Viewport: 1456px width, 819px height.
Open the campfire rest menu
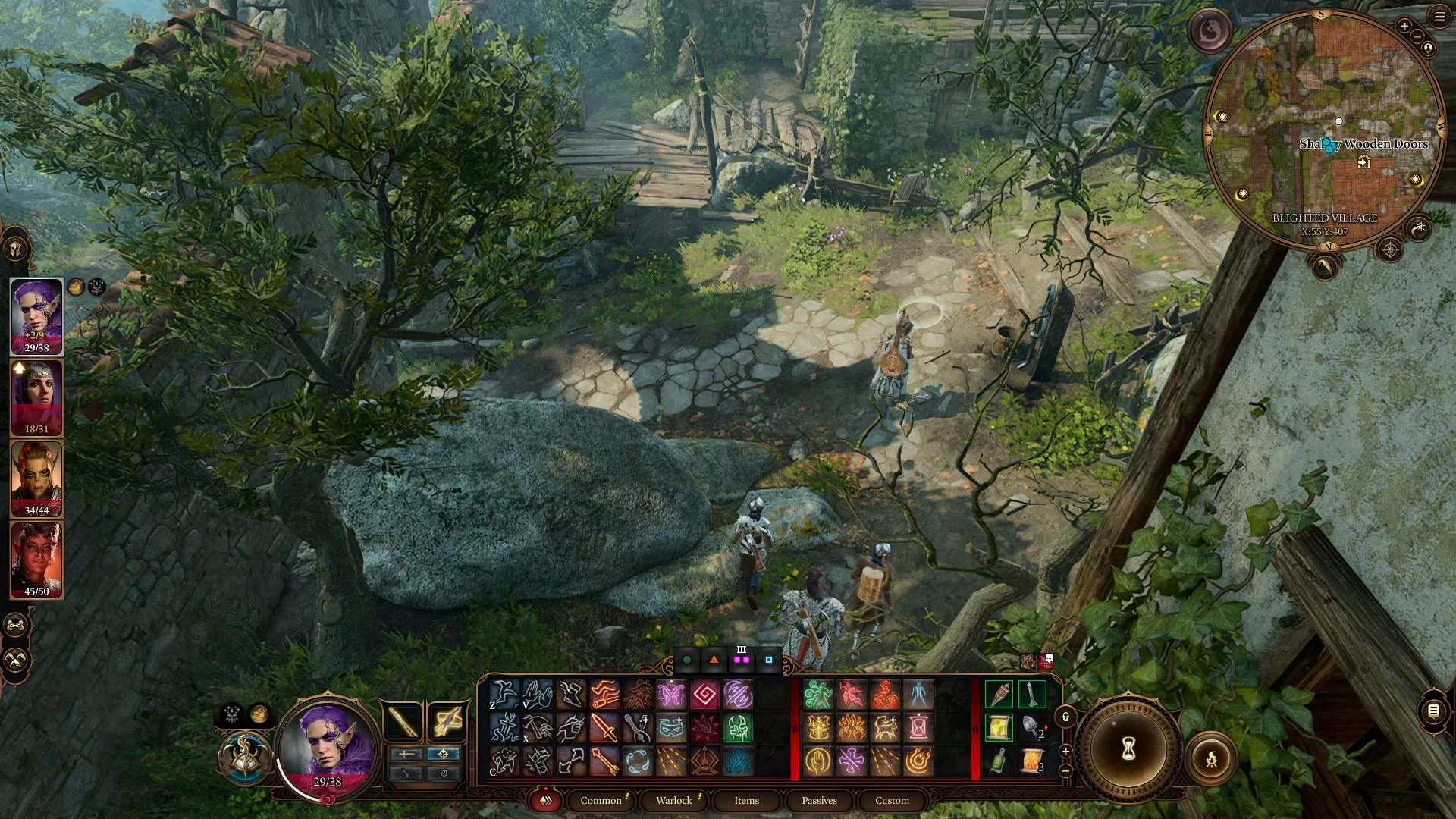(x=1211, y=758)
